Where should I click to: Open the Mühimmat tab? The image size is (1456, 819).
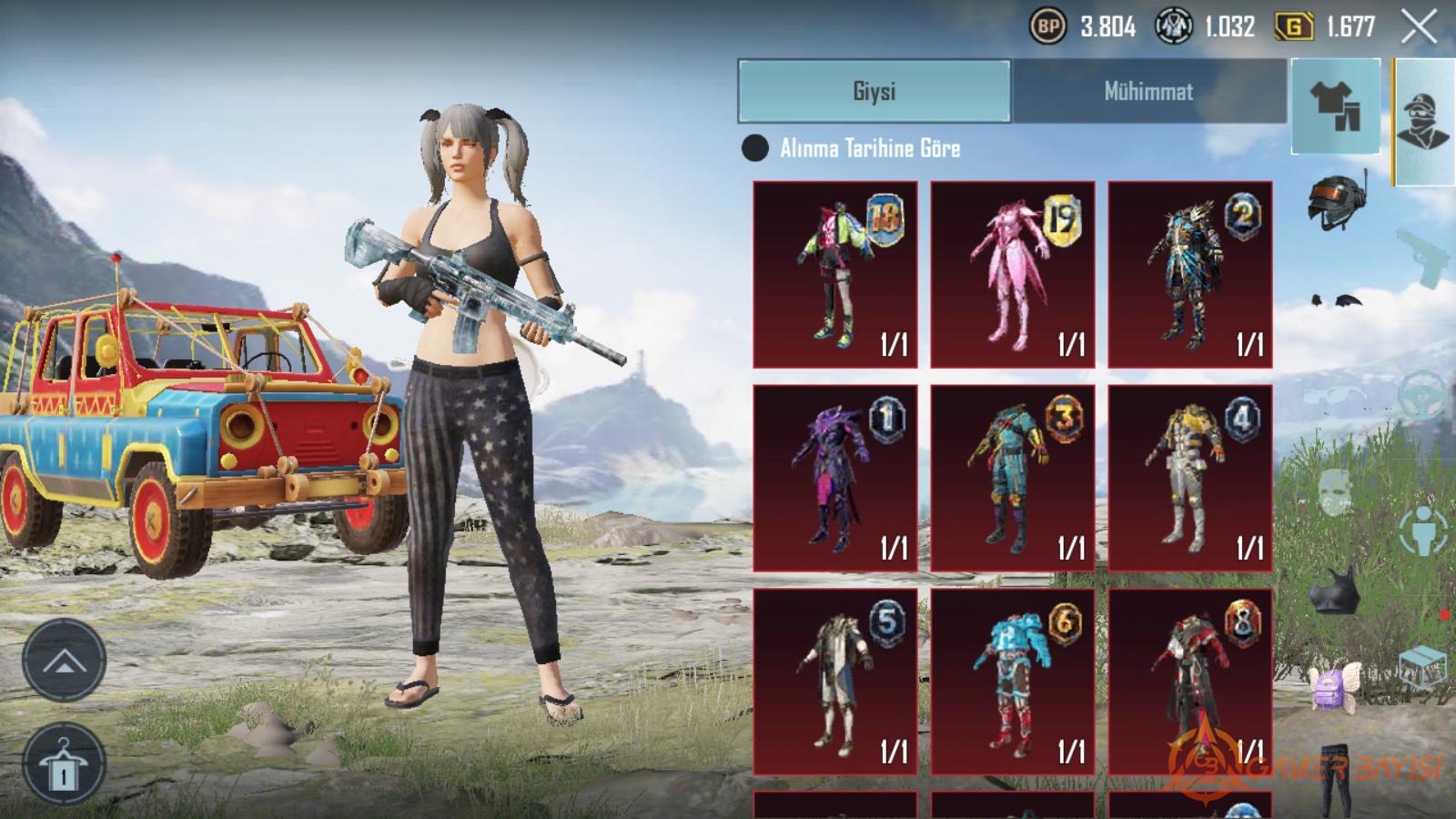coord(1148,91)
